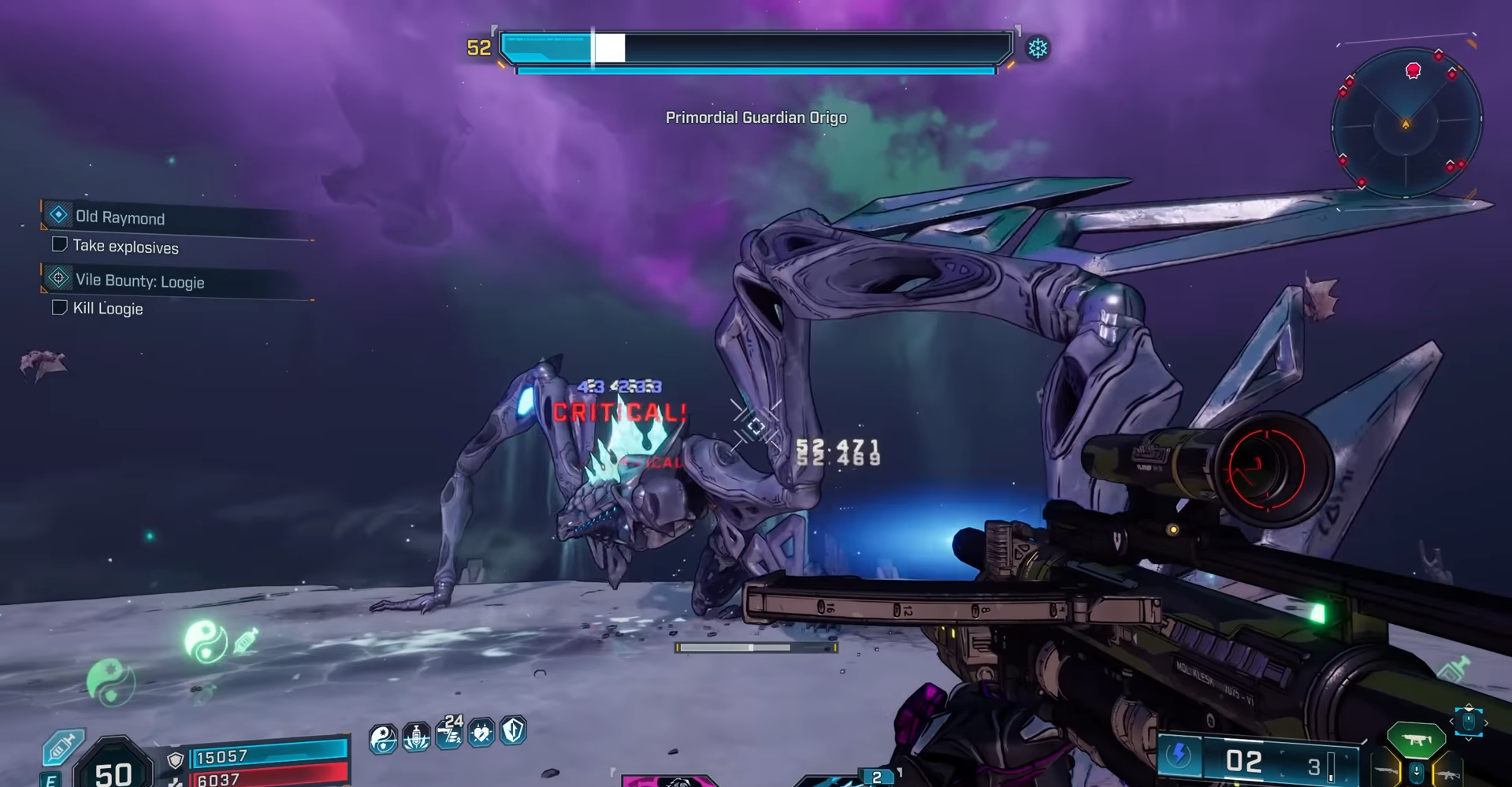Click the boss name Primordial Guardian Origo
This screenshot has height=787, width=1512.
[x=755, y=117]
